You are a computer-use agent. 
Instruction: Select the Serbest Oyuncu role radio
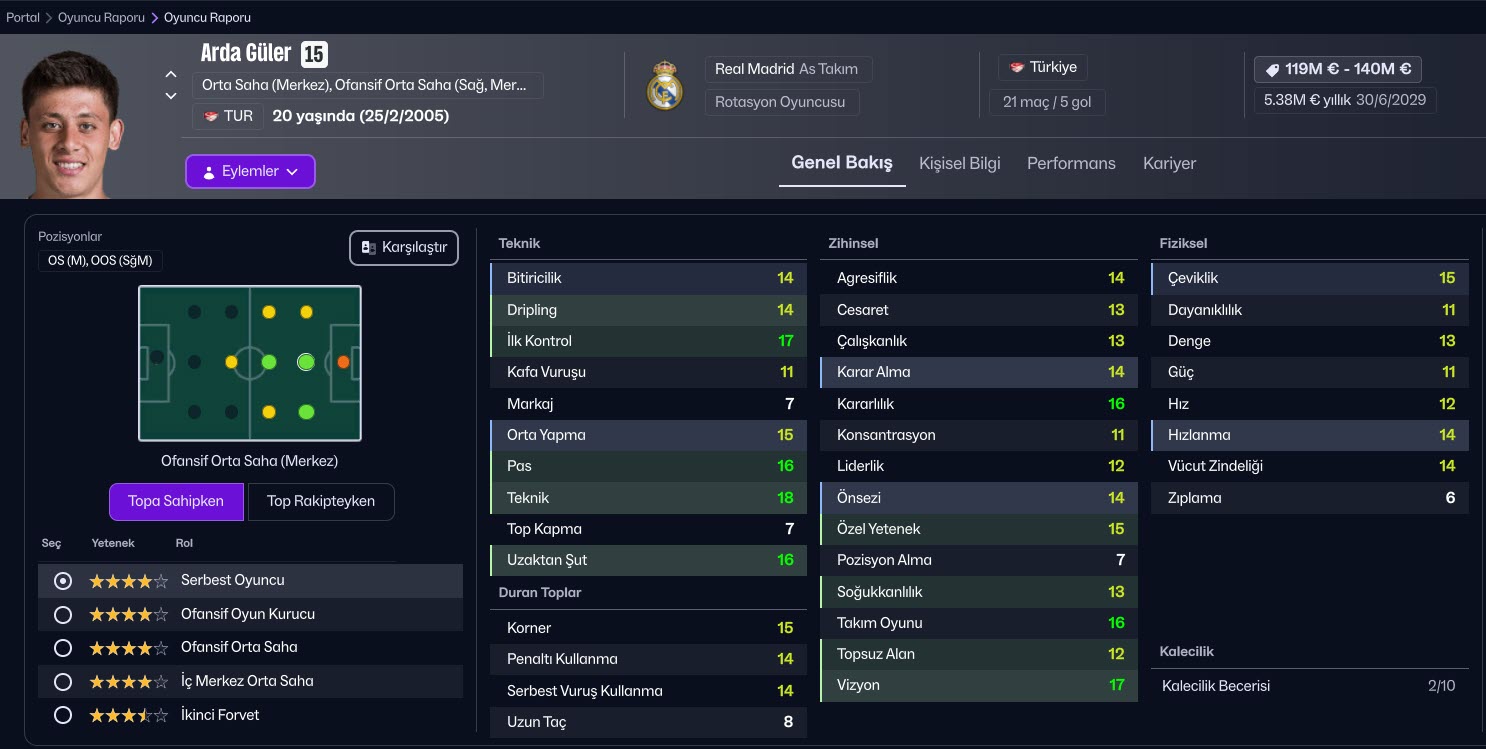(63, 581)
